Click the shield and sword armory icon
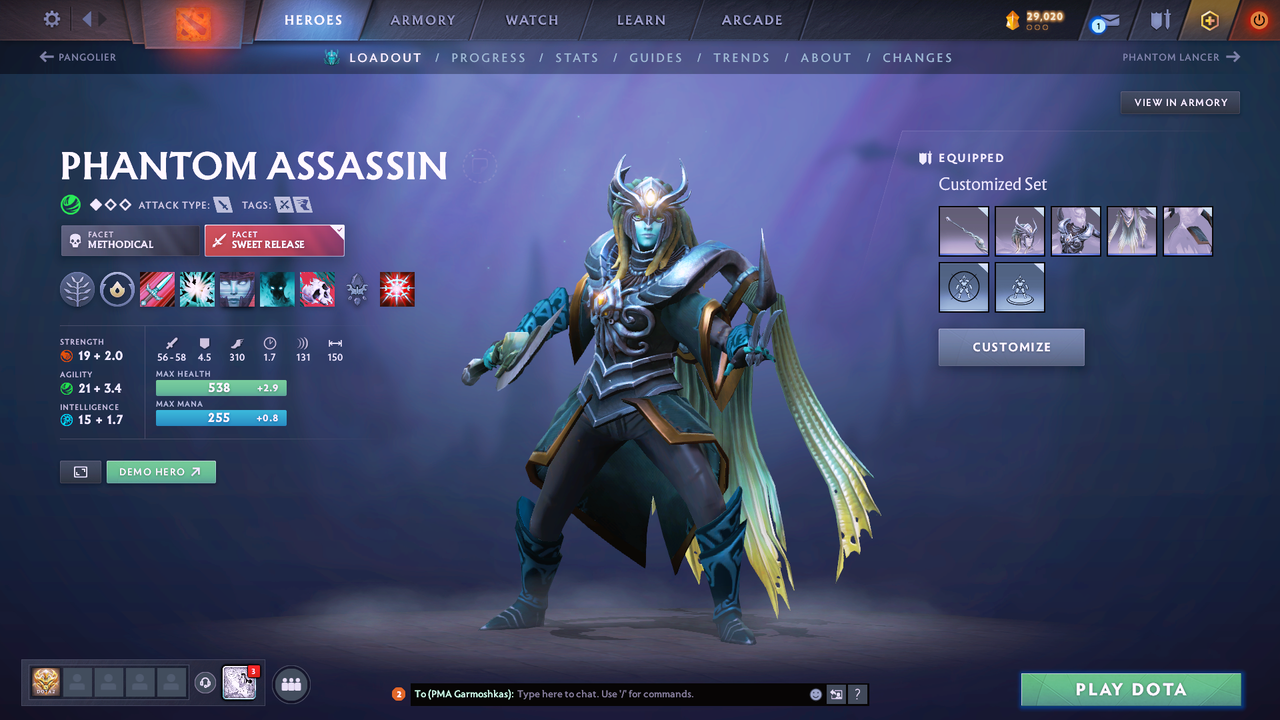The width and height of the screenshot is (1280, 720). point(1160,20)
